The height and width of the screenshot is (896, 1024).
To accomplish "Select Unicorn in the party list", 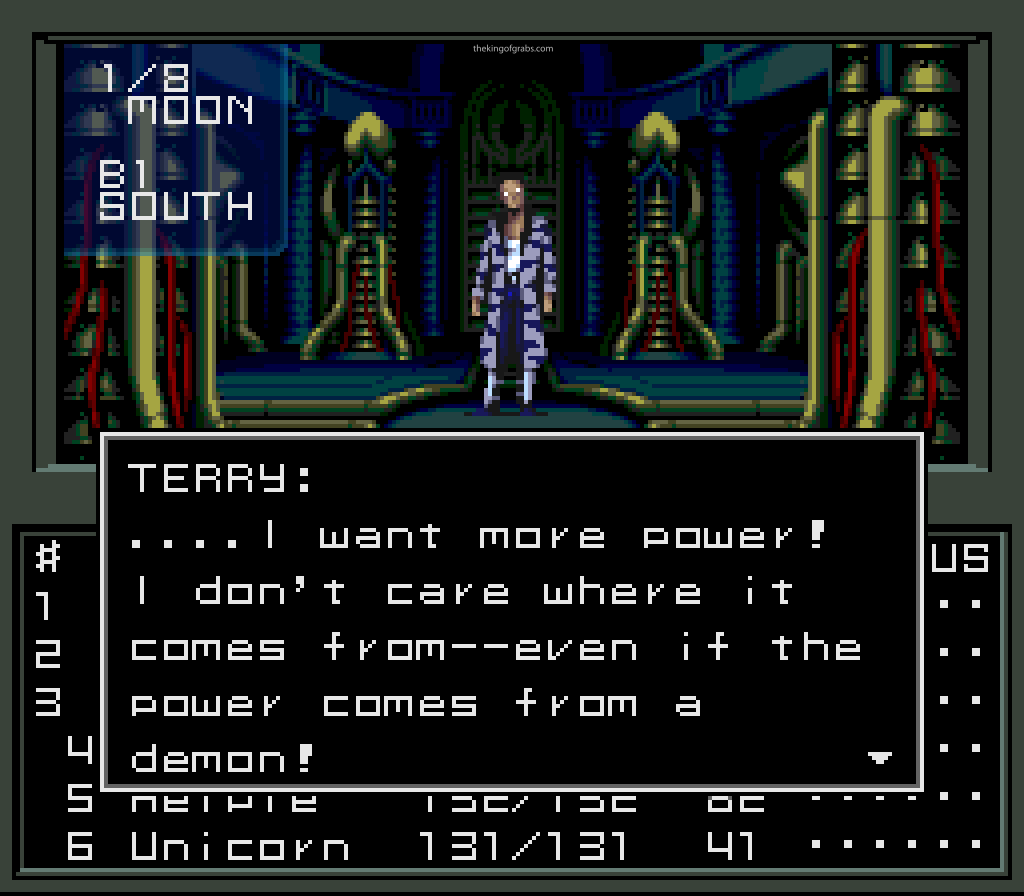I will [240, 847].
